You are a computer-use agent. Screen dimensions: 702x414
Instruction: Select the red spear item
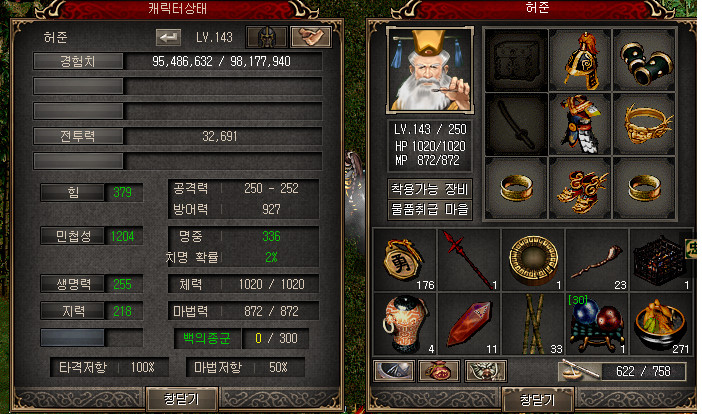click(x=466, y=258)
